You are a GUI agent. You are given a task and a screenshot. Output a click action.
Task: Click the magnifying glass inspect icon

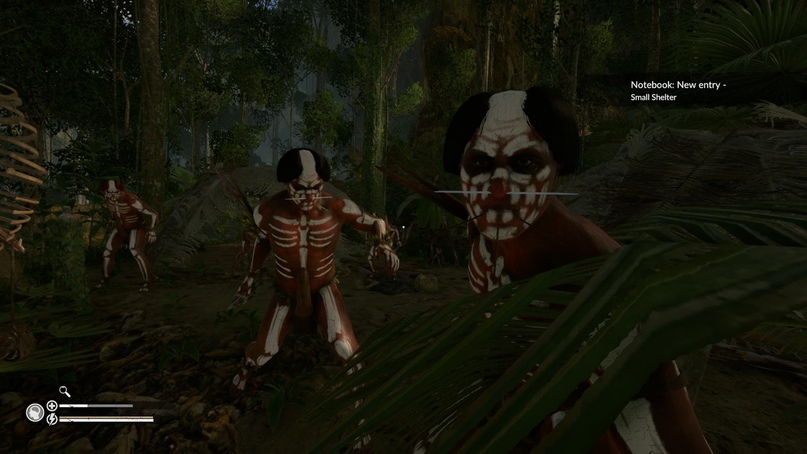(65, 392)
